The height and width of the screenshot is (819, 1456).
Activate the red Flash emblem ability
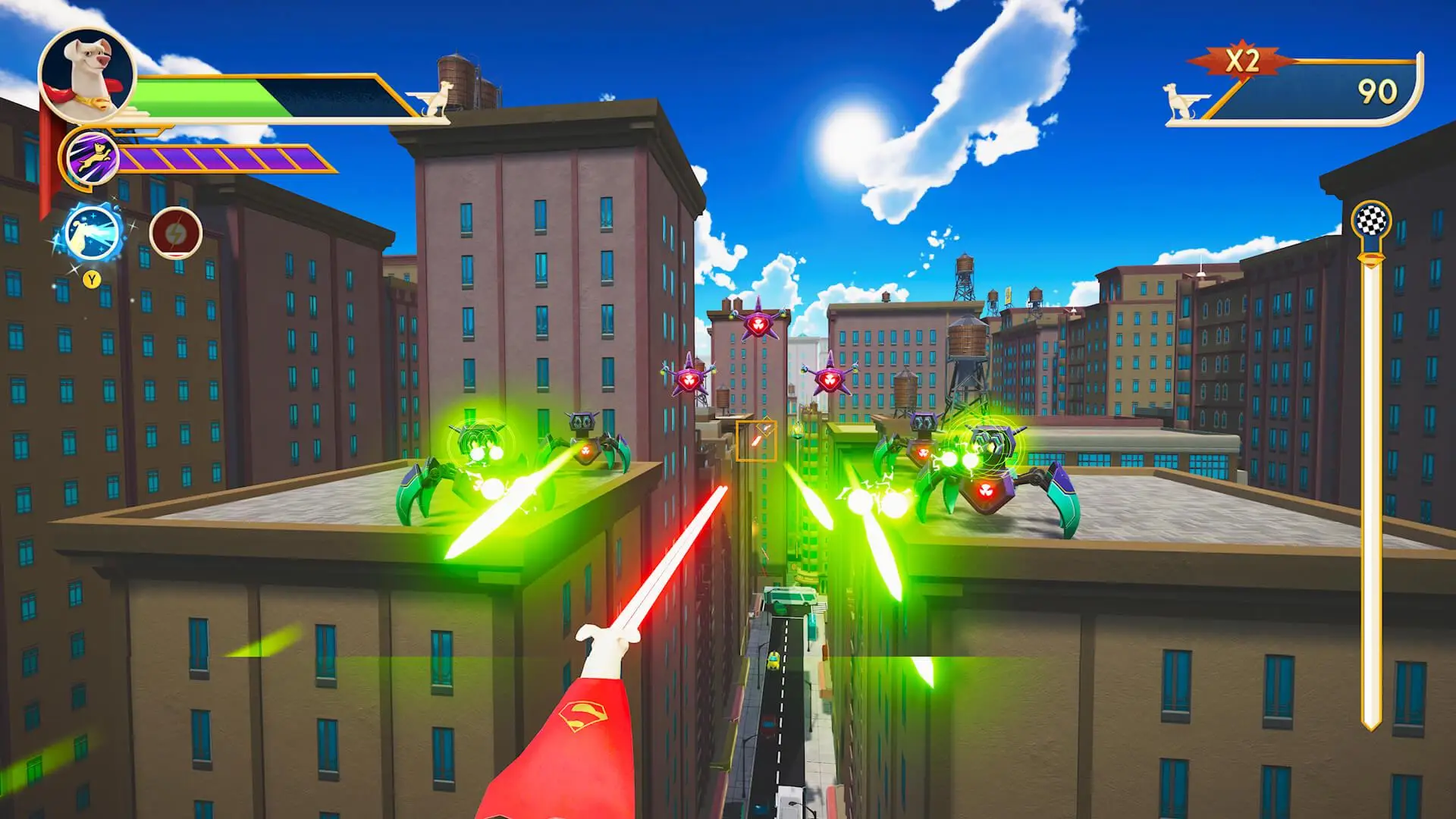point(176,232)
